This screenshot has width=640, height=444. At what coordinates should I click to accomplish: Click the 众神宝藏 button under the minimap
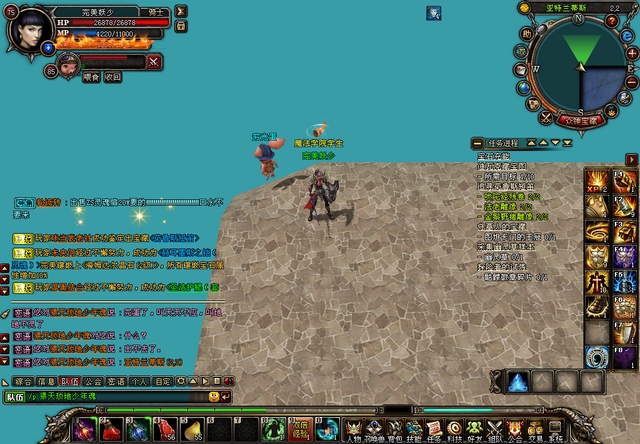(x=580, y=119)
